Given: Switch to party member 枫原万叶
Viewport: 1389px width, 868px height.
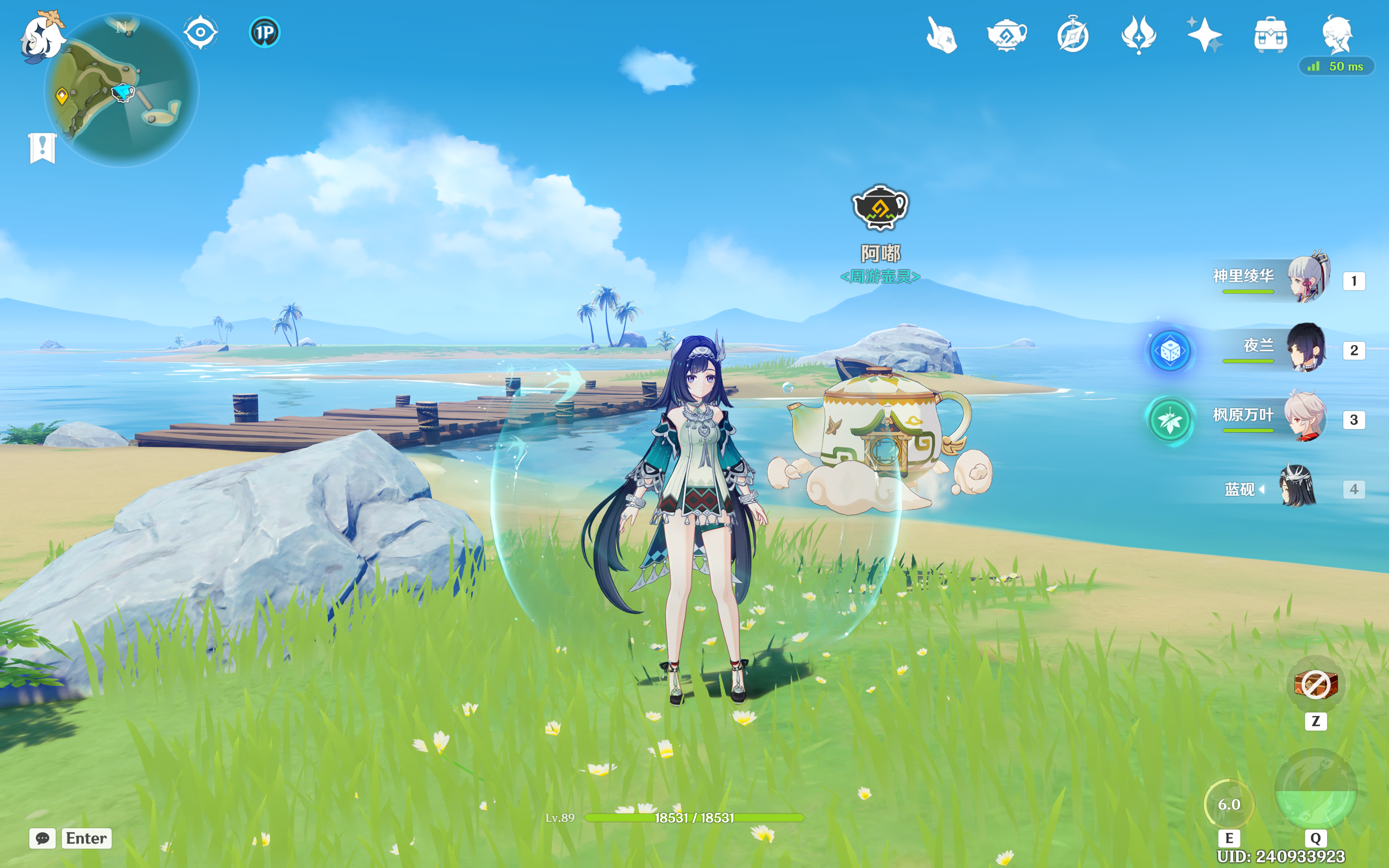Looking at the screenshot, I should pyautogui.click(x=1305, y=417).
